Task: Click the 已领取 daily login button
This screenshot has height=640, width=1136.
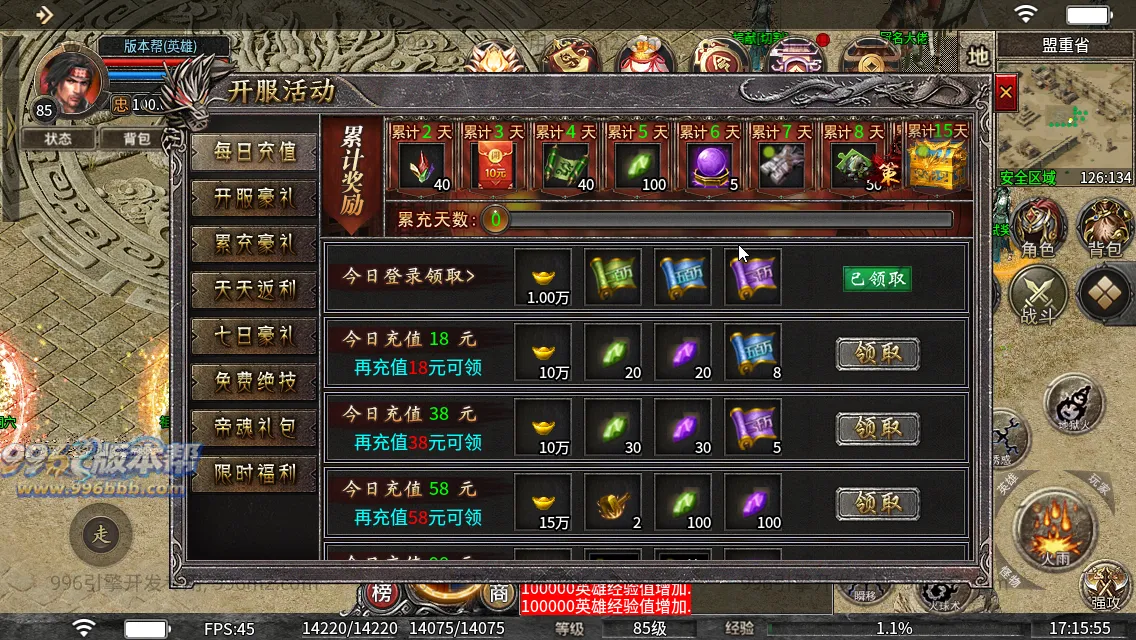Action: pos(877,278)
